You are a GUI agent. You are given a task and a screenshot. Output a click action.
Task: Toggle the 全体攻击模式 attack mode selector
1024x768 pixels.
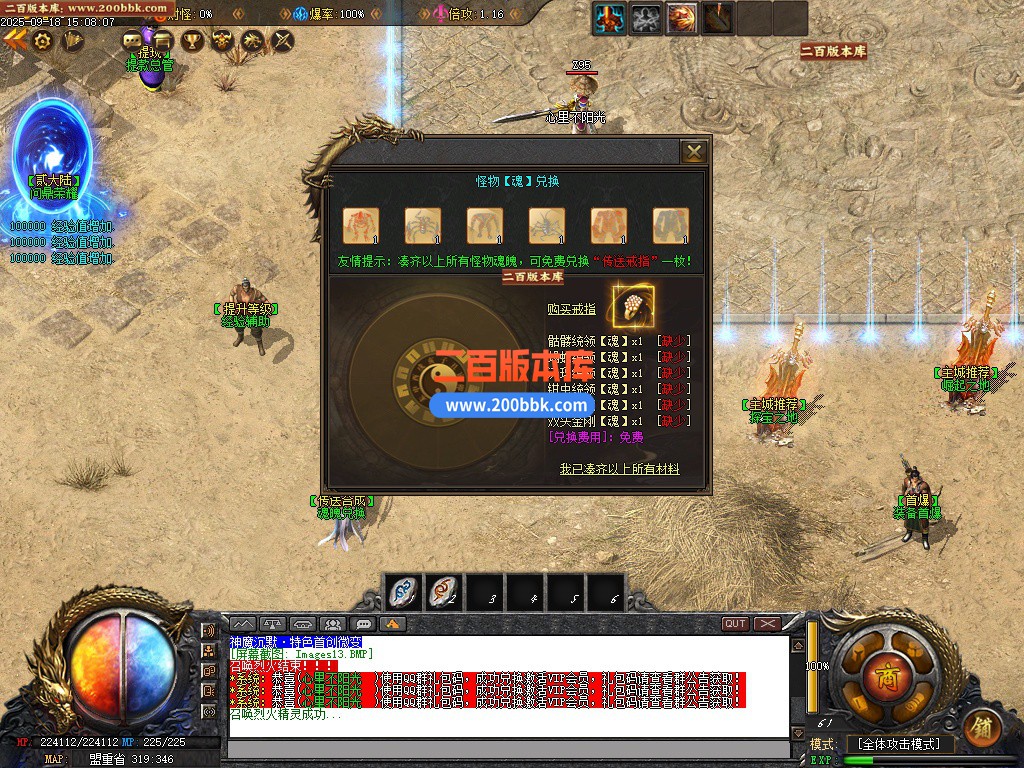point(900,745)
